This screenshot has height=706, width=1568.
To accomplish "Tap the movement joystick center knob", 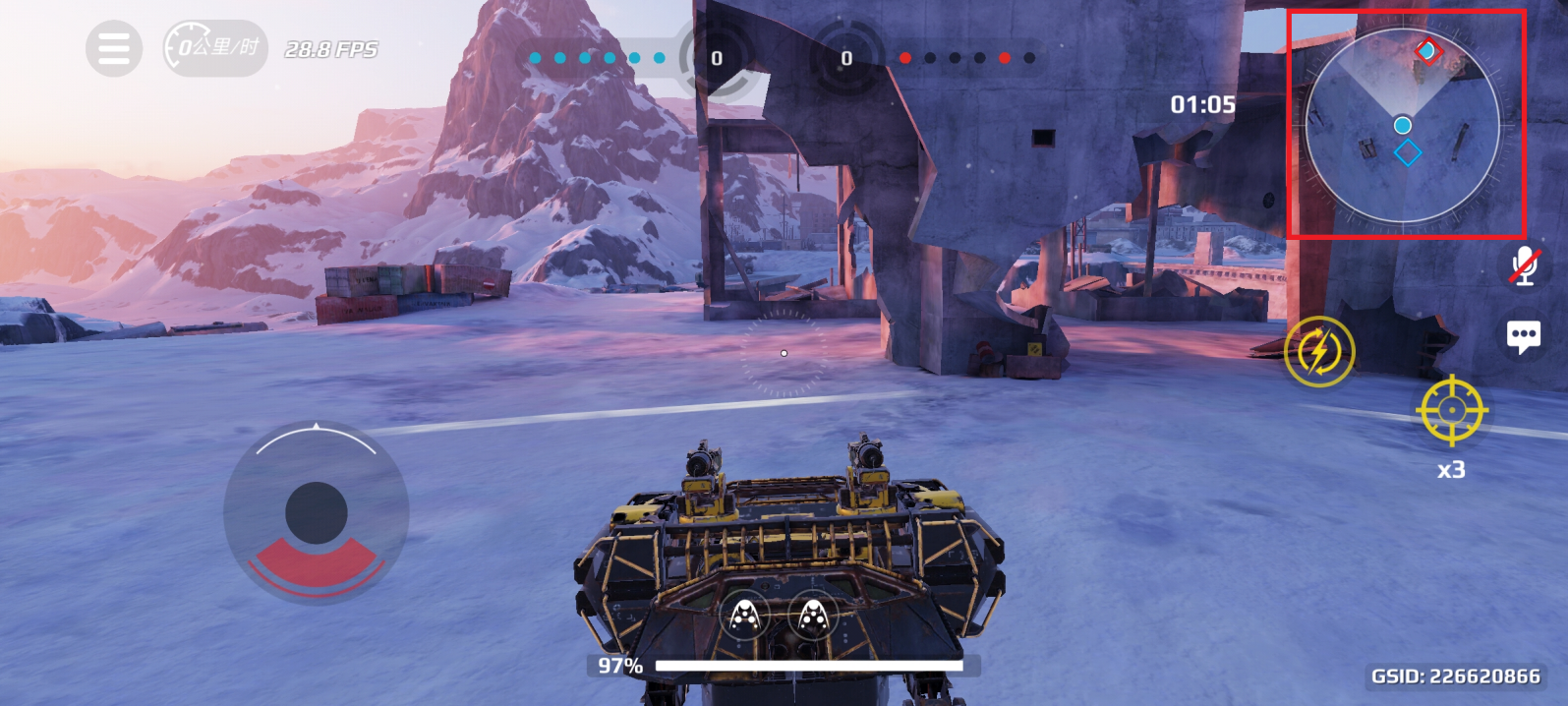I will [316, 512].
